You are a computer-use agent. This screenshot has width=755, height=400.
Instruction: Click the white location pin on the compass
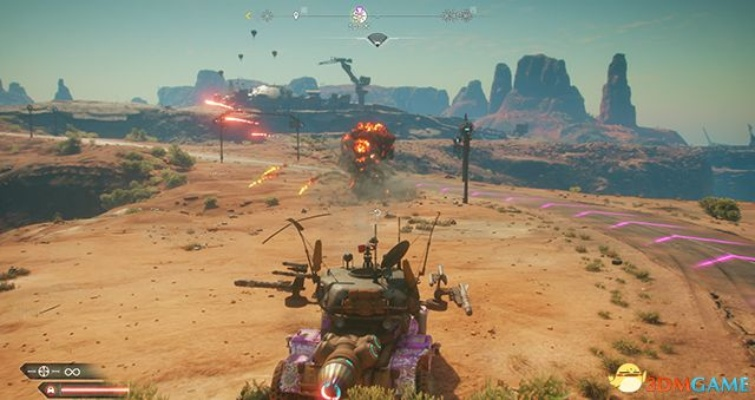coord(296,15)
